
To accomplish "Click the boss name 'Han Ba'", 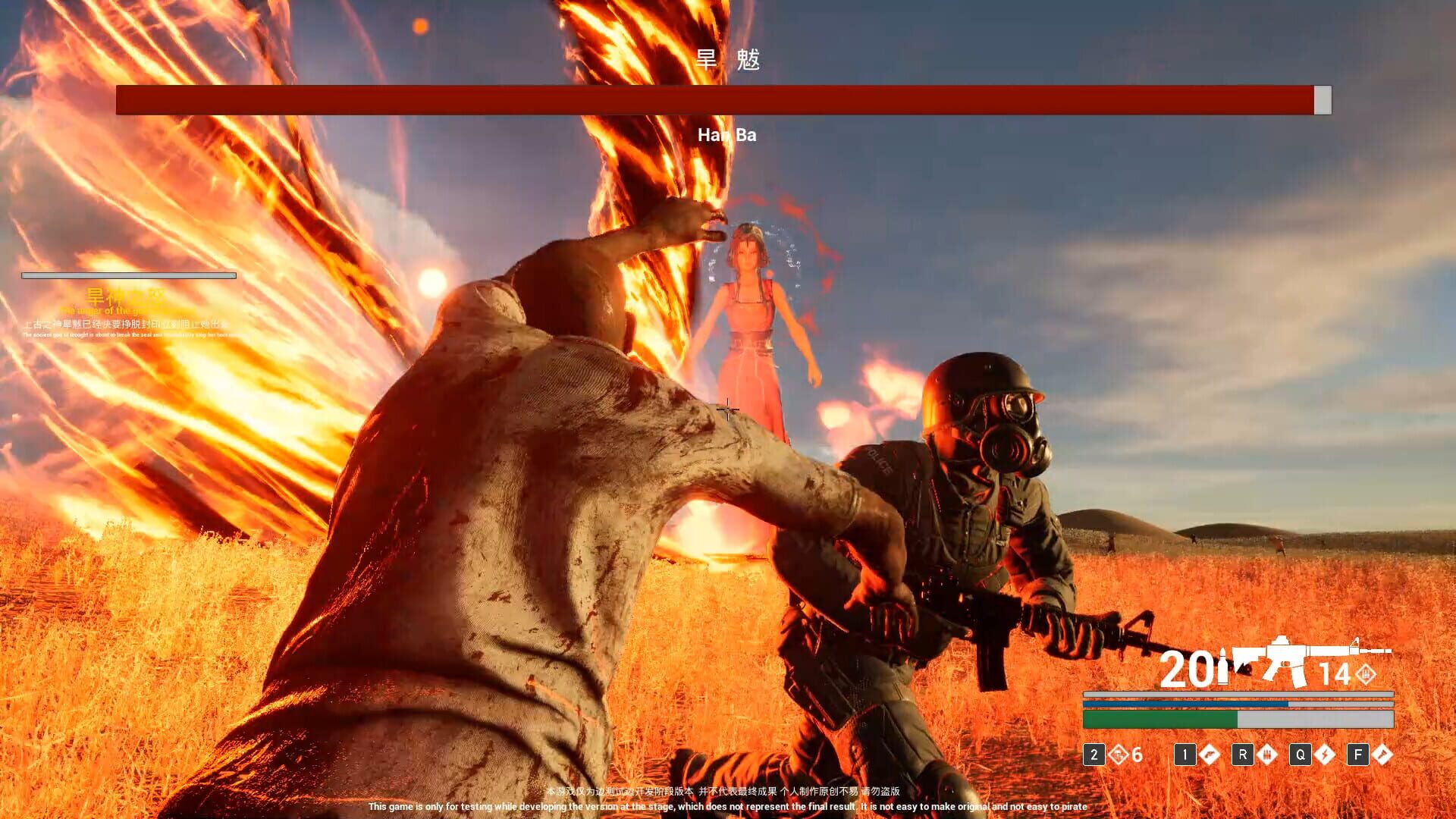I will [727, 135].
